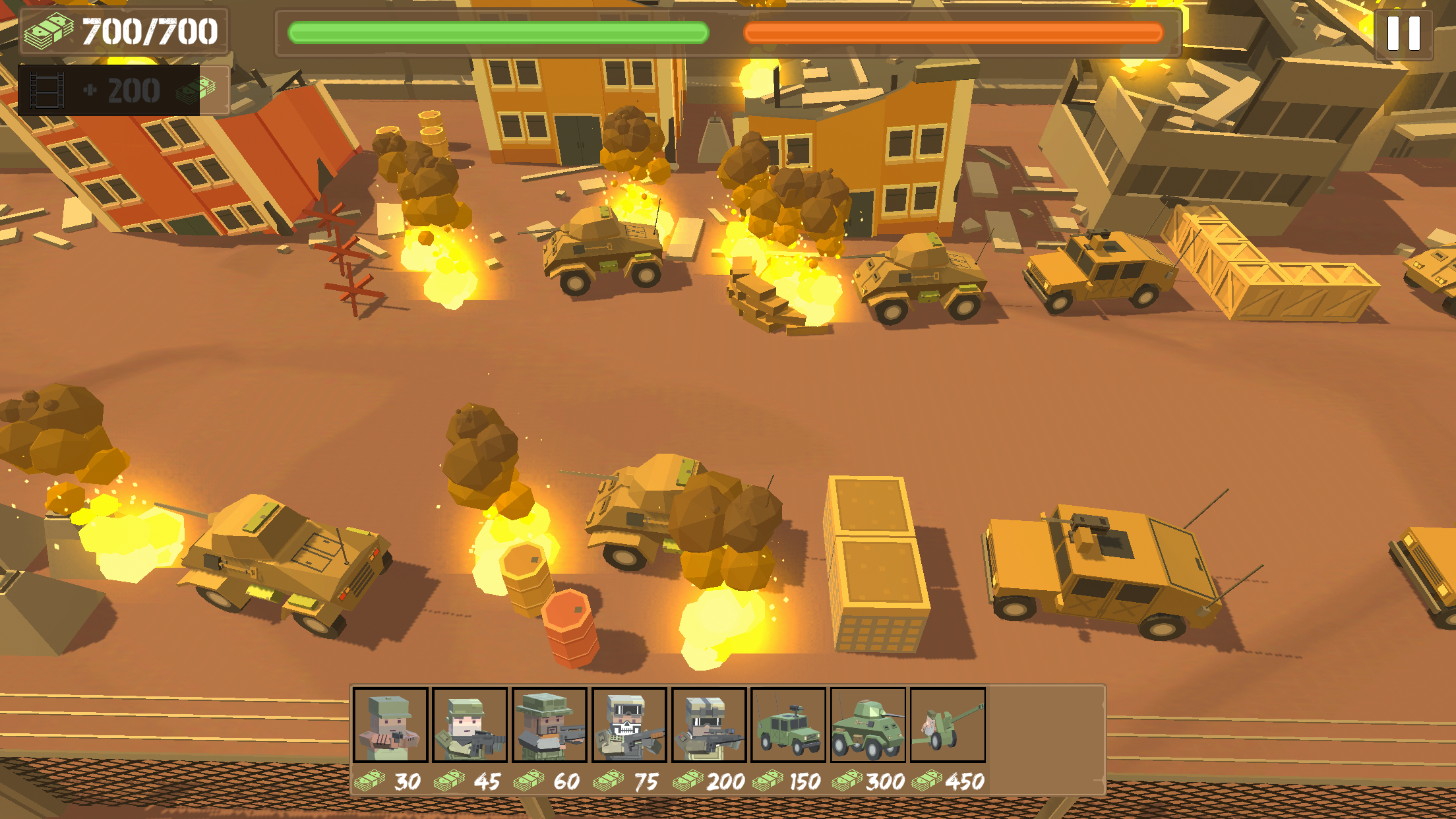This screenshot has height=819, width=1456.
Task: Deploy the 30-cost pistol soldier
Action: 391,725
